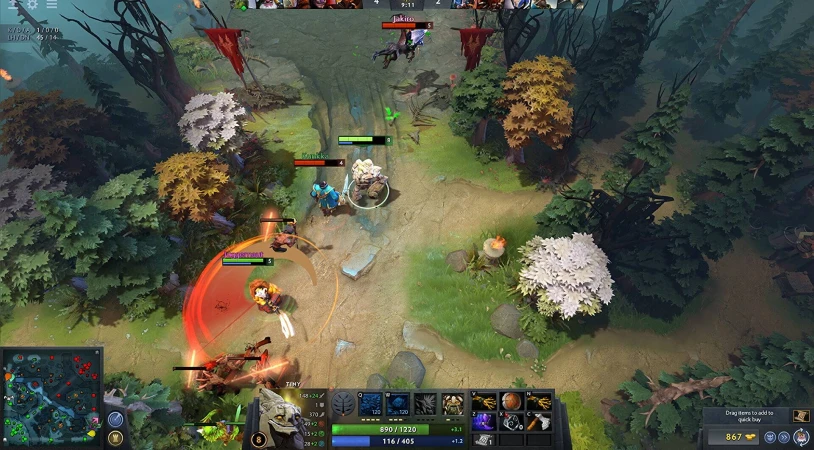Activate the Scan radar button
Screen dimensions: 814x450
(115, 419)
